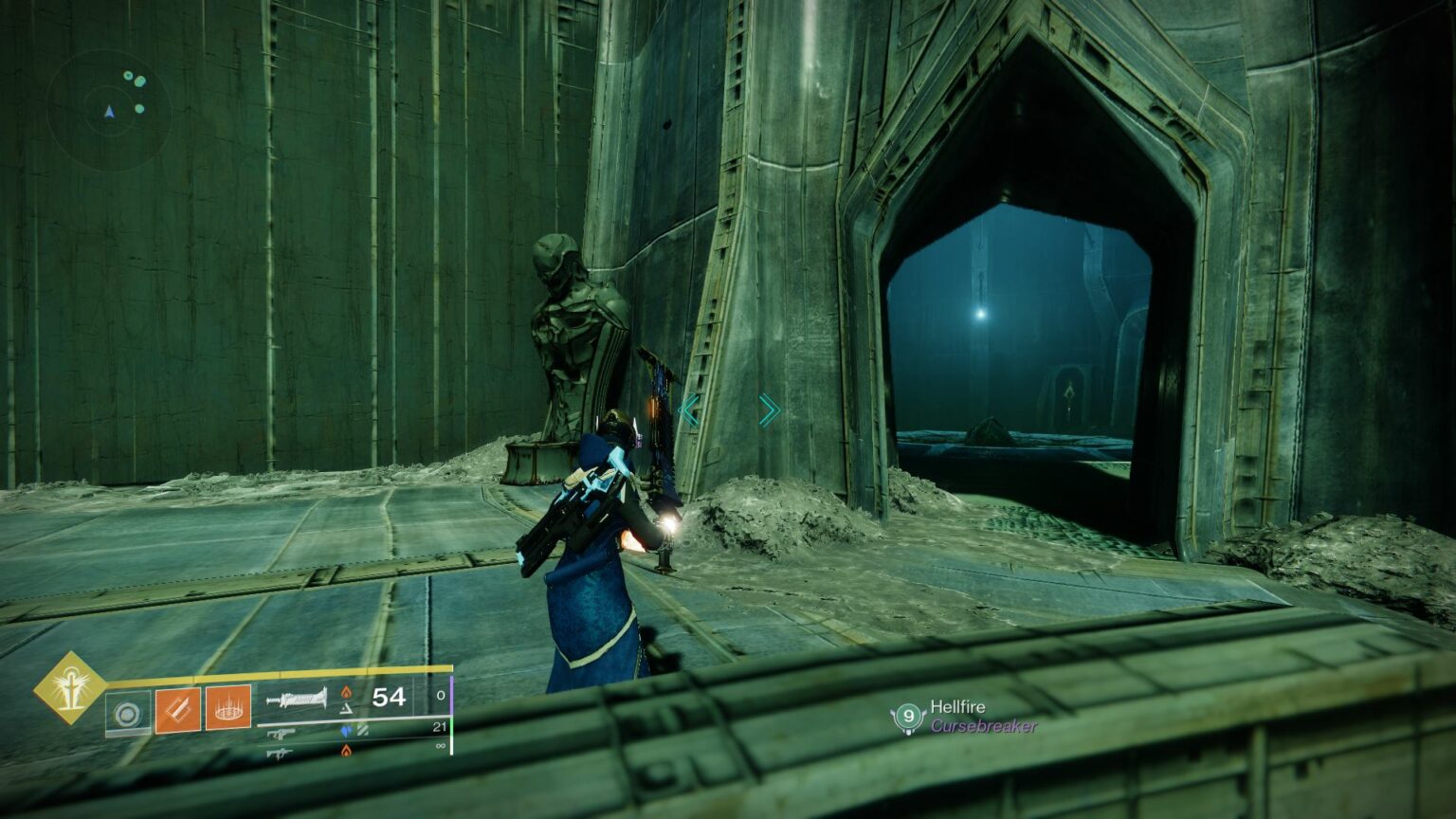Expand the right chevron beside the doorway

coord(770,409)
